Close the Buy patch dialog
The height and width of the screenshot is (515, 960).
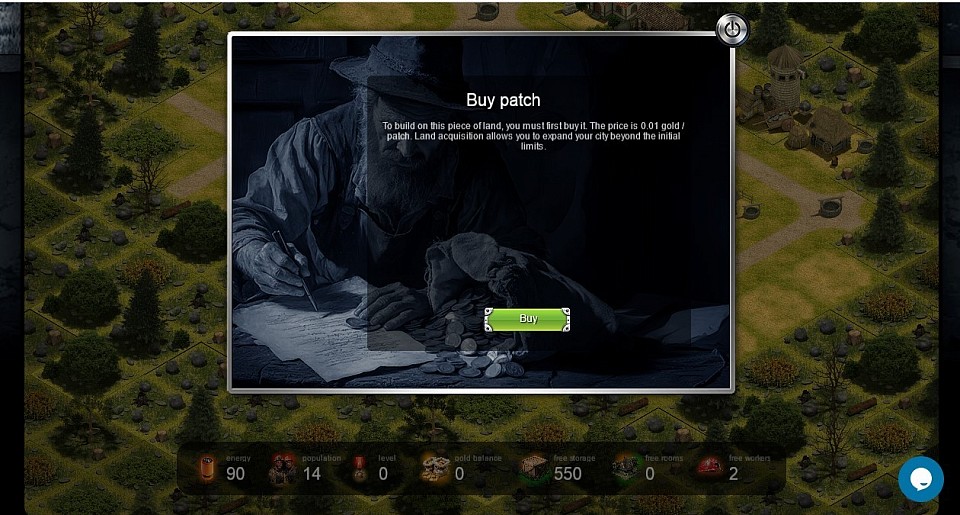click(732, 30)
